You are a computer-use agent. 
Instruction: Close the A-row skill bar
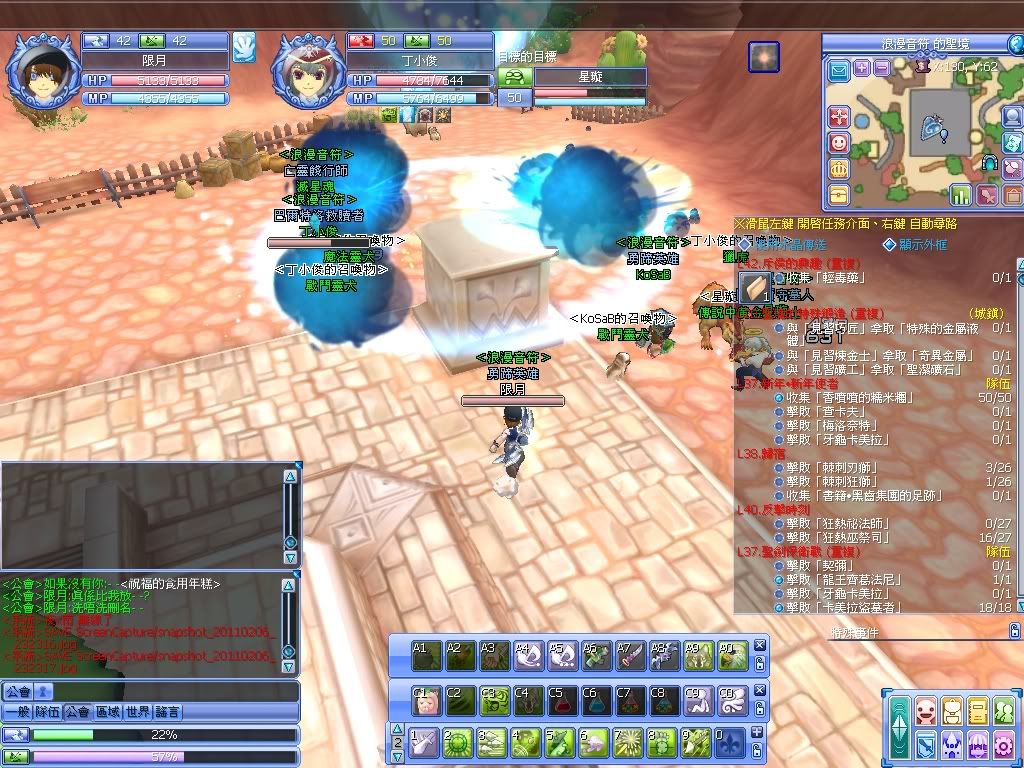[760, 645]
